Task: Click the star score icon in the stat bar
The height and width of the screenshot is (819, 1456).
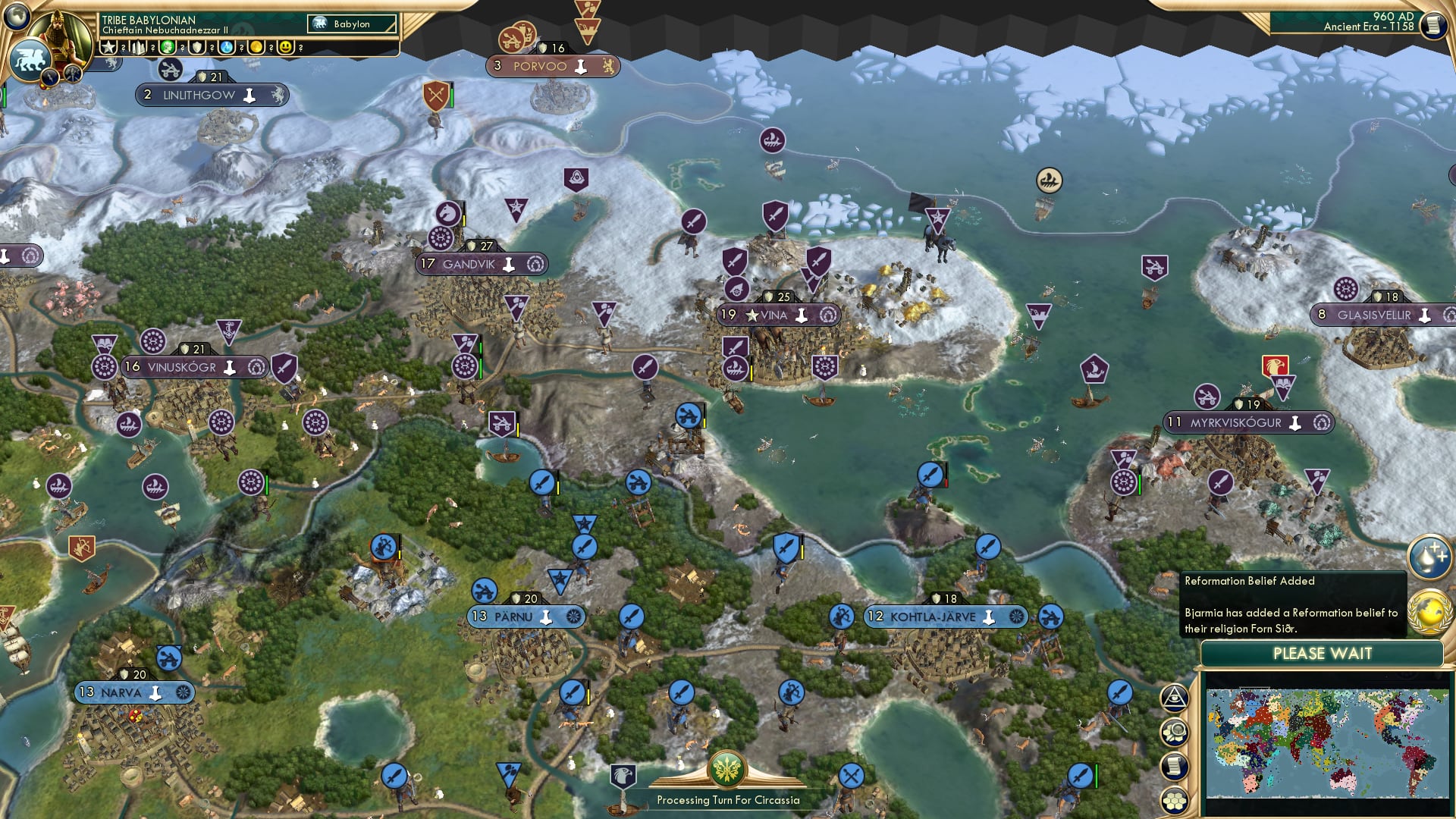Action: 108,48
